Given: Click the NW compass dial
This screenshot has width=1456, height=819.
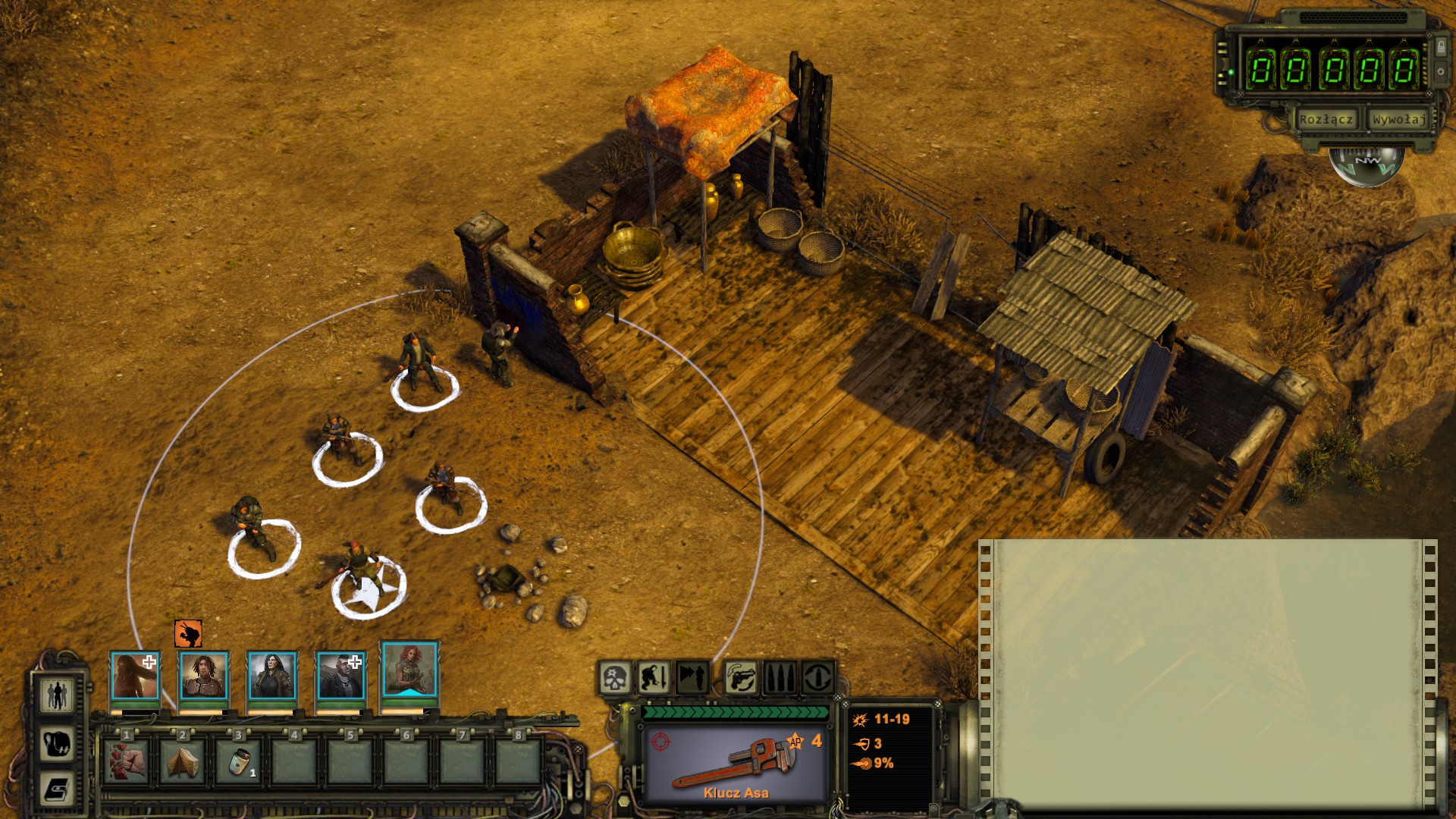Looking at the screenshot, I should [1367, 162].
